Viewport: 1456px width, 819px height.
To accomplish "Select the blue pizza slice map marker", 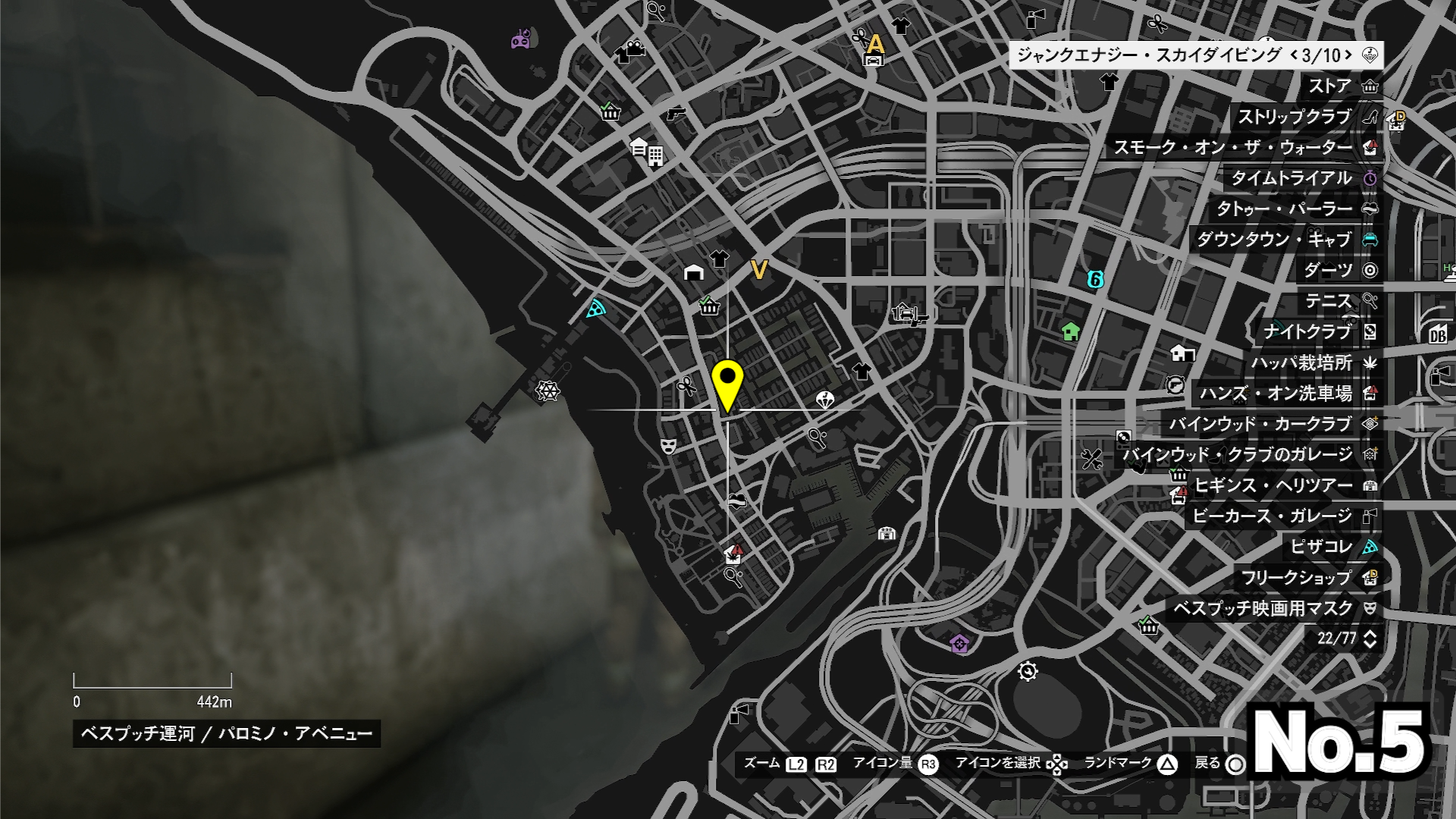I will pos(597,309).
